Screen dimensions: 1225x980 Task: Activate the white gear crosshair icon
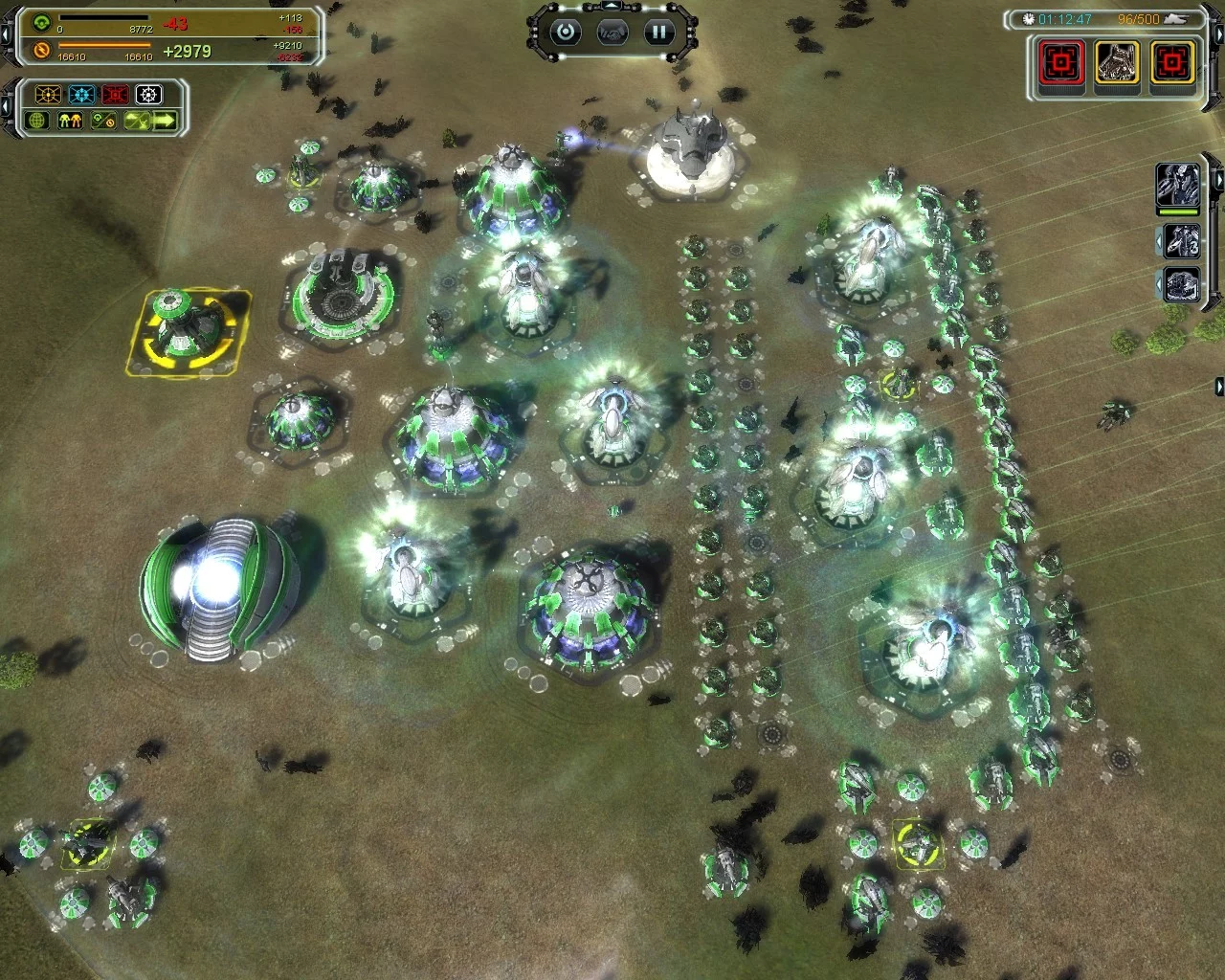click(148, 95)
